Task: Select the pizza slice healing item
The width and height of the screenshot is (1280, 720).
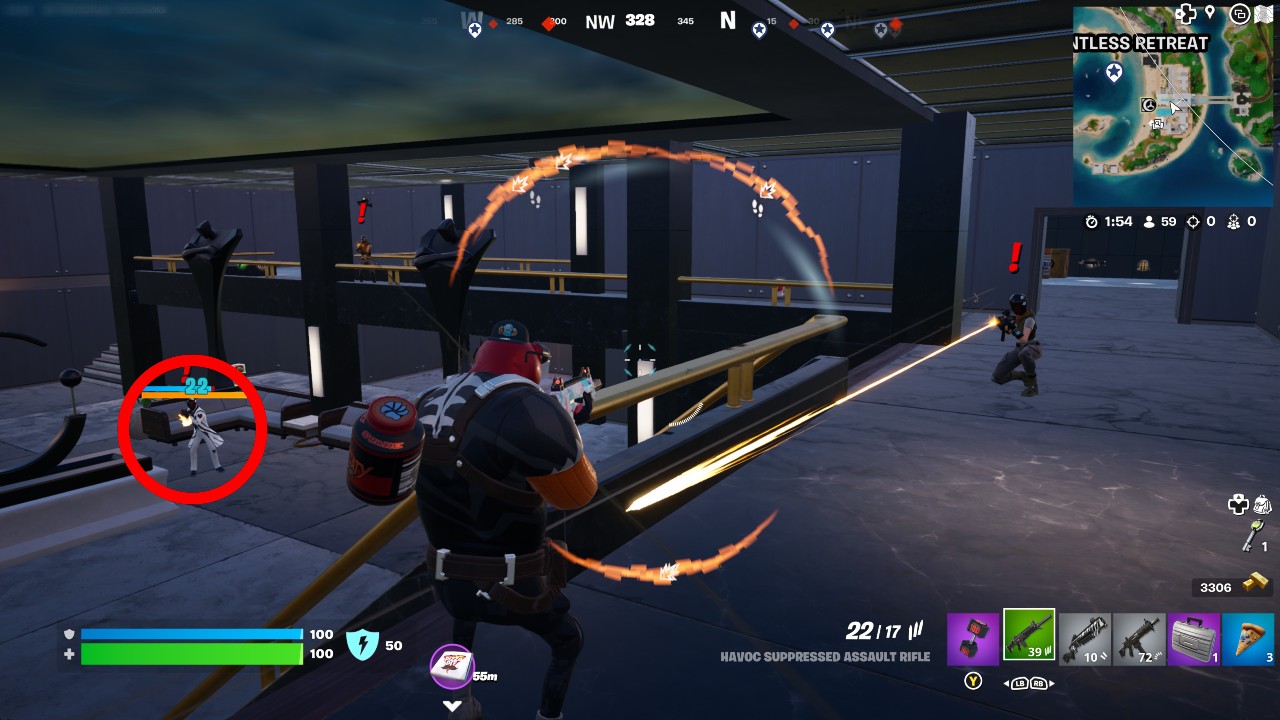Action: pos(1248,640)
